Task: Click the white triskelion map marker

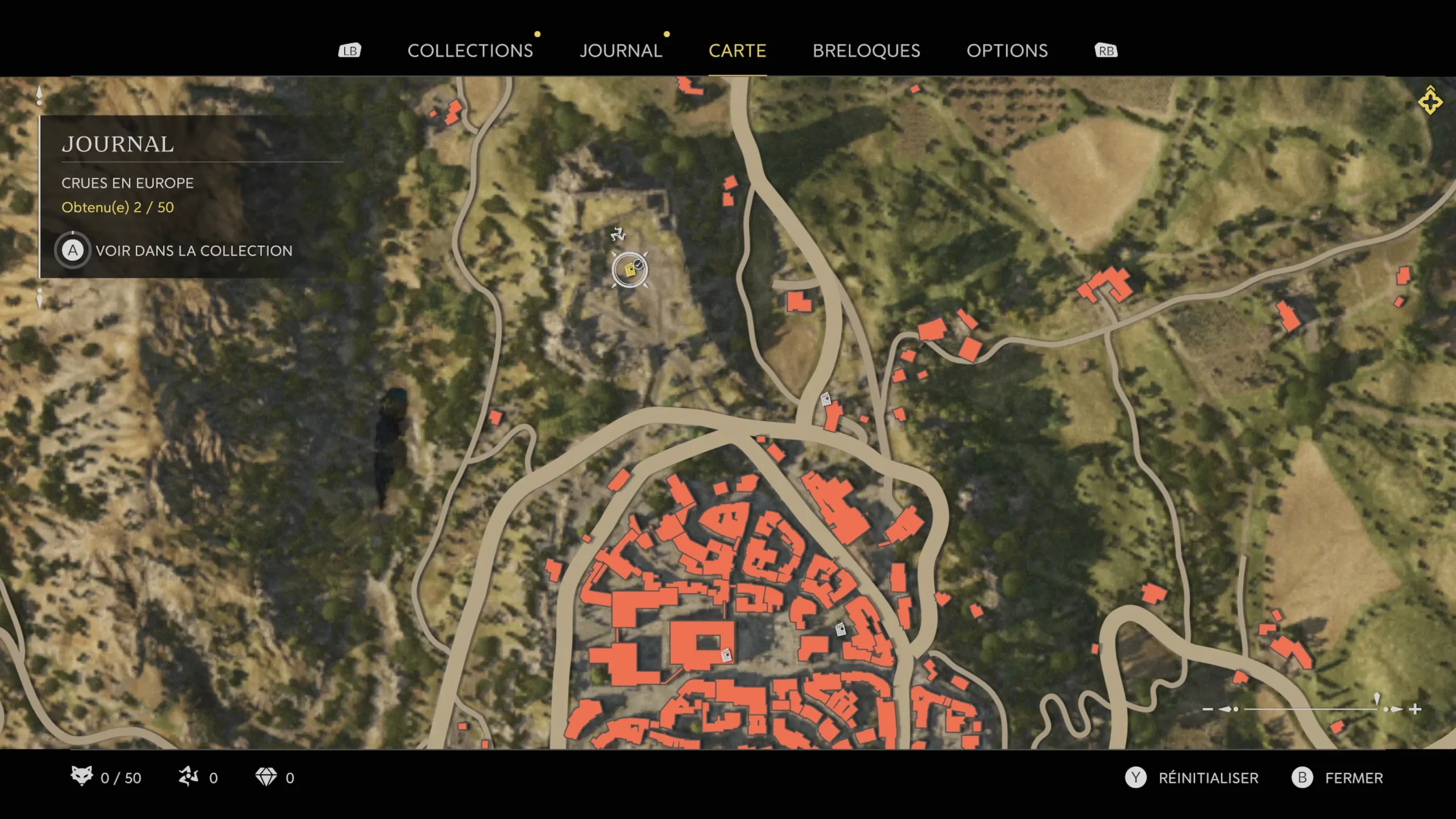Action: tap(618, 234)
